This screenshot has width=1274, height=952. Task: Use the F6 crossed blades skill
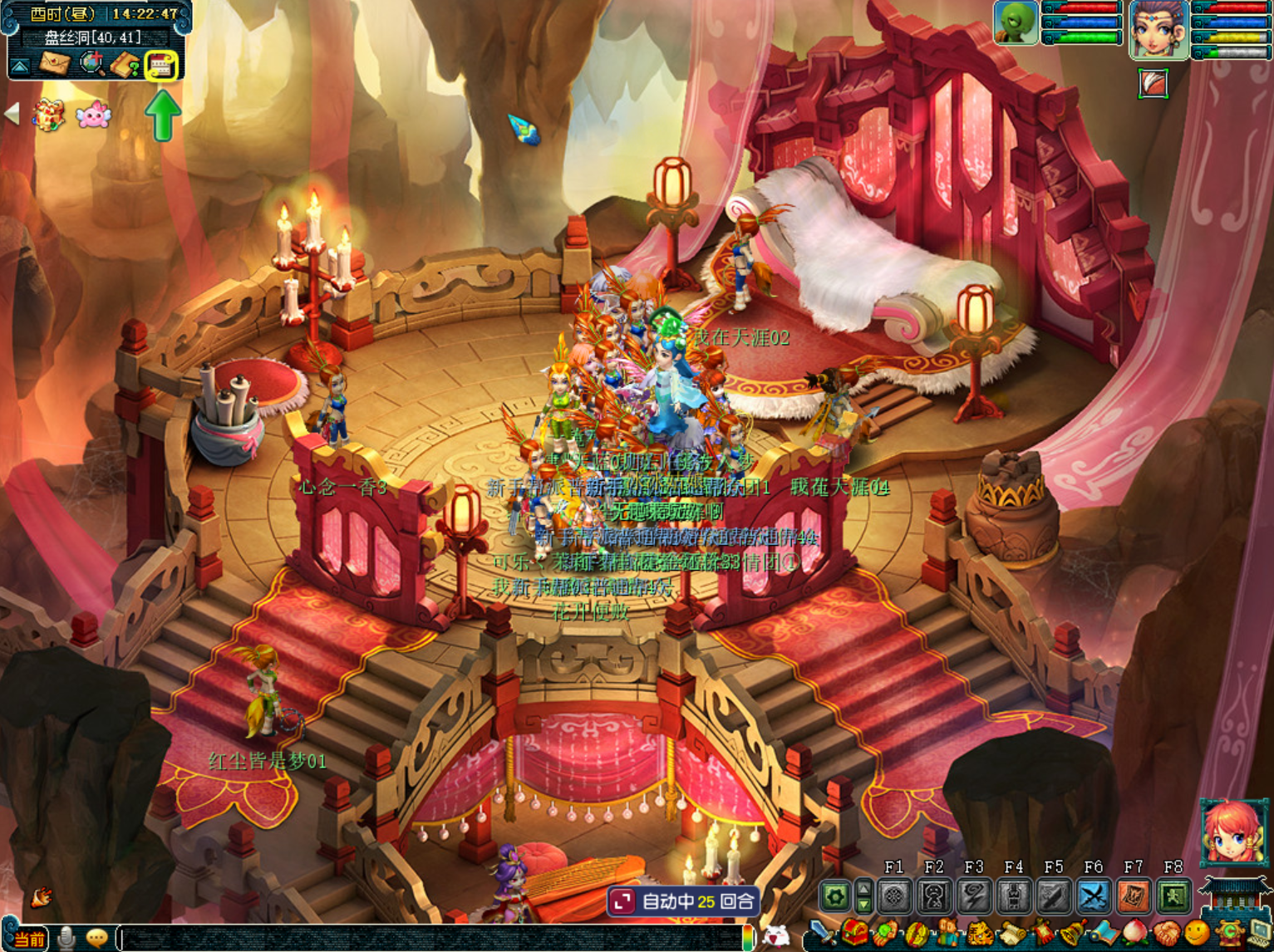tap(1094, 896)
